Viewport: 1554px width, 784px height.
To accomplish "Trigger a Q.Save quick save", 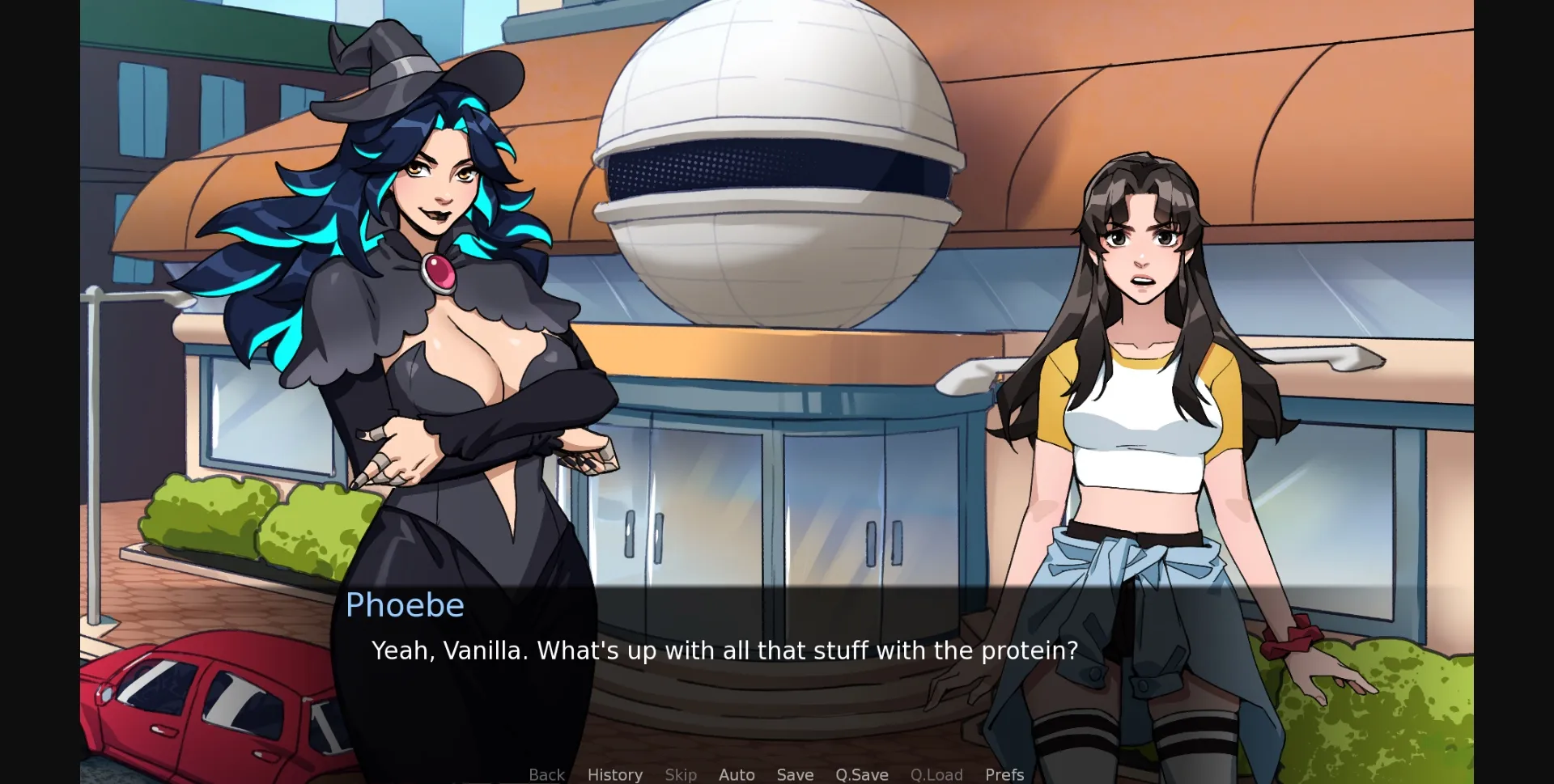I will 861,774.
